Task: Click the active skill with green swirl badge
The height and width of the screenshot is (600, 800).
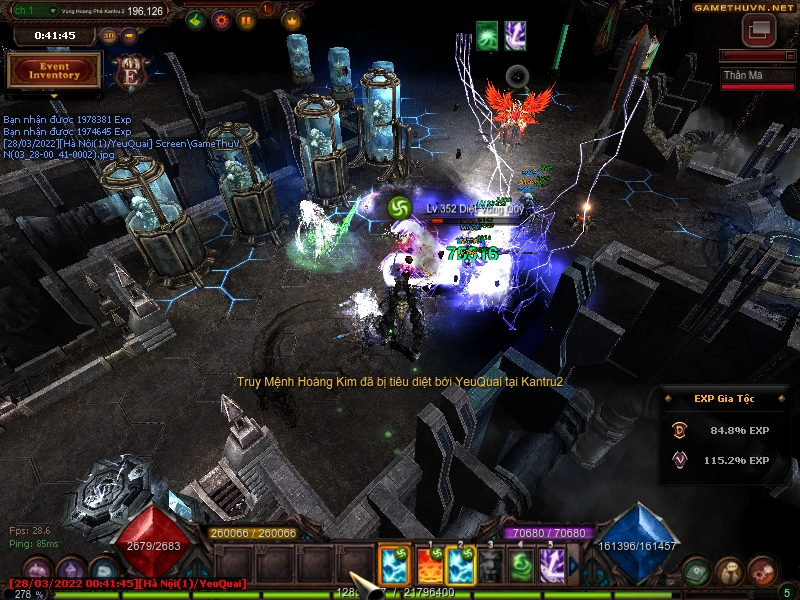Action: click(395, 566)
